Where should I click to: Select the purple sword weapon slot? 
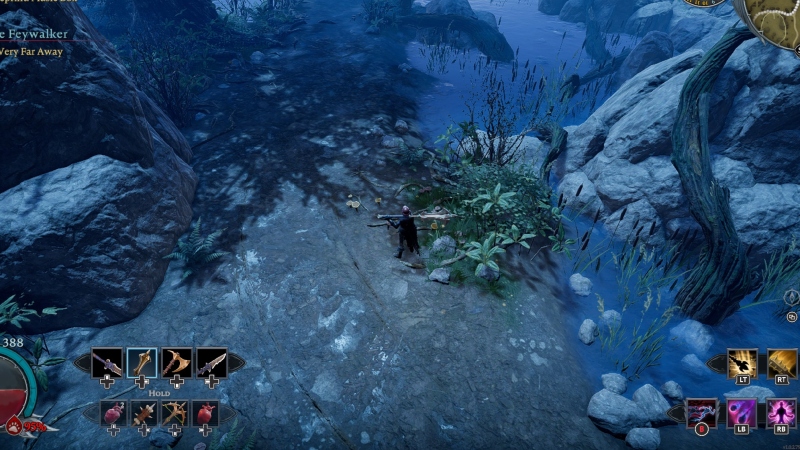tap(107, 362)
